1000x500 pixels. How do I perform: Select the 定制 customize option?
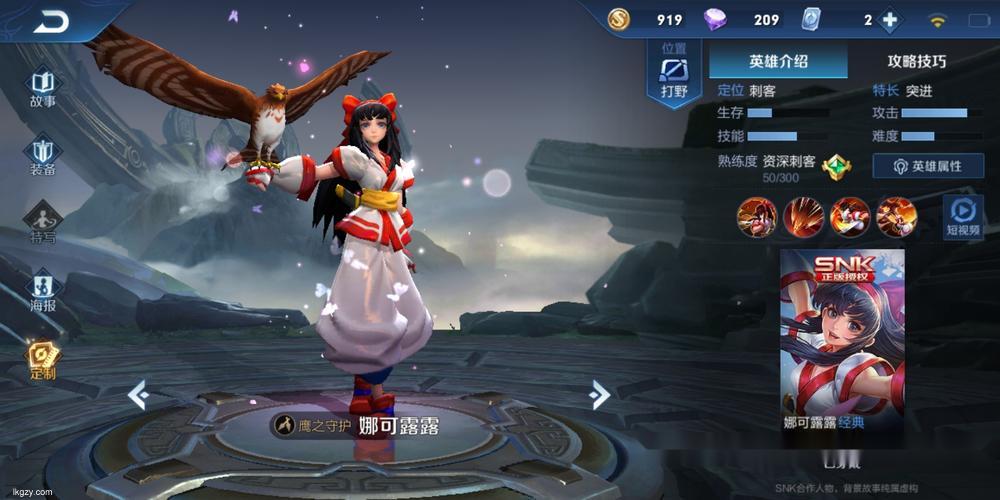pos(43,360)
